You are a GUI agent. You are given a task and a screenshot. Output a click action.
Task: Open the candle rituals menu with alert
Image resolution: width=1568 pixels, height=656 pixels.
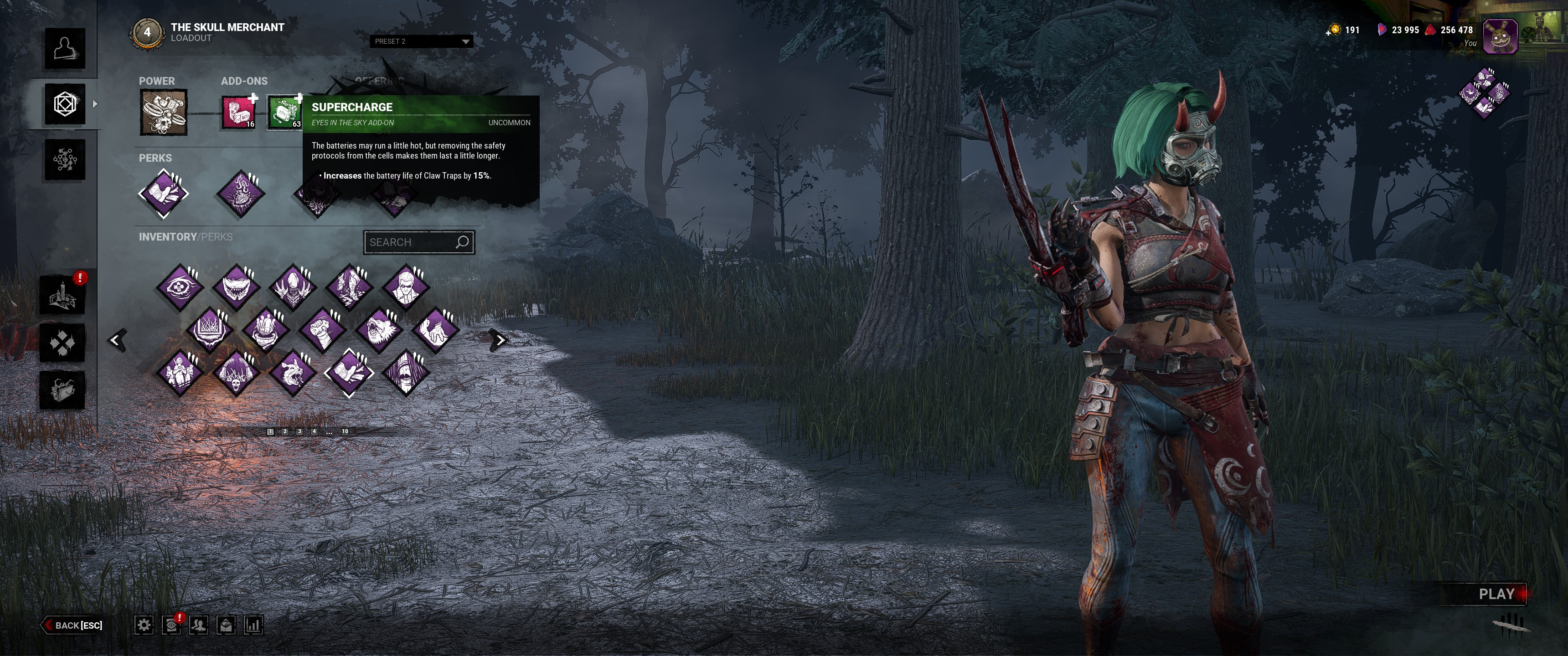click(x=62, y=295)
